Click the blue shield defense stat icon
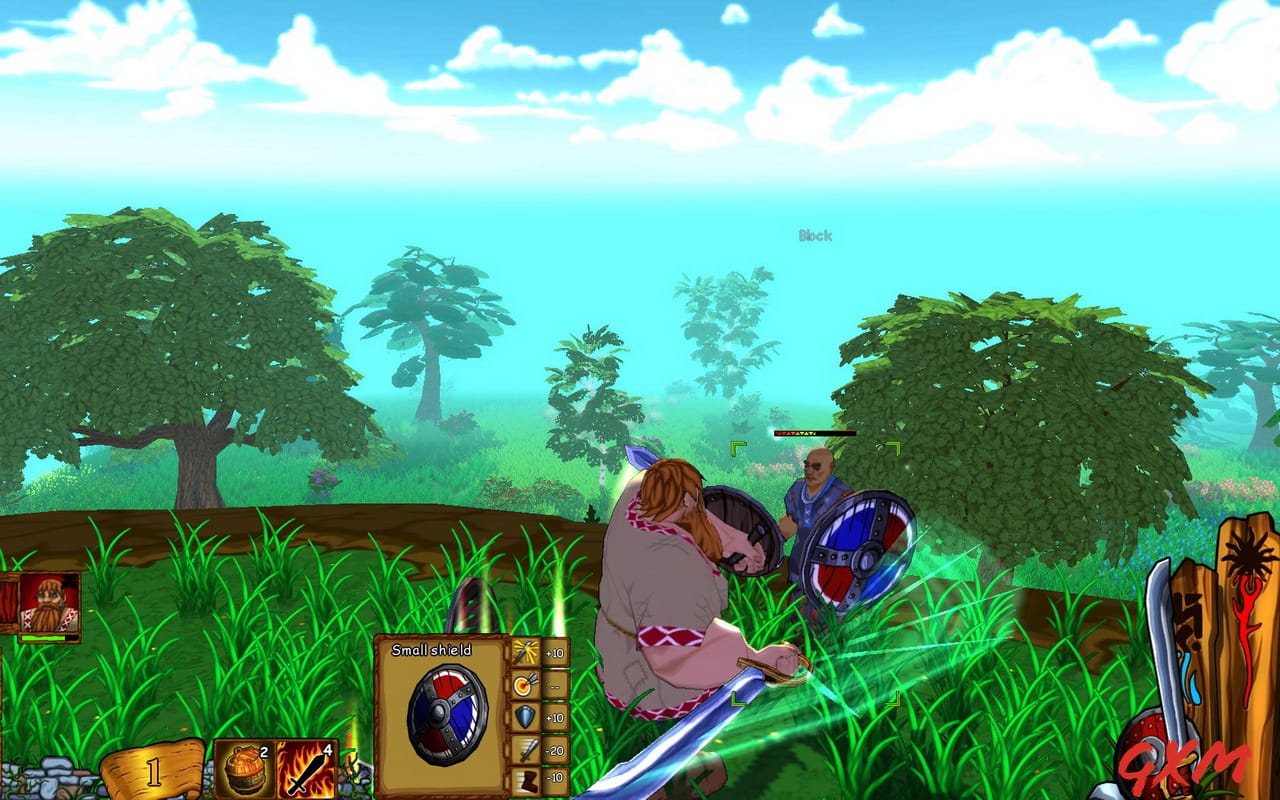Screen dimensions: 1280x800 tap(524, 715)
